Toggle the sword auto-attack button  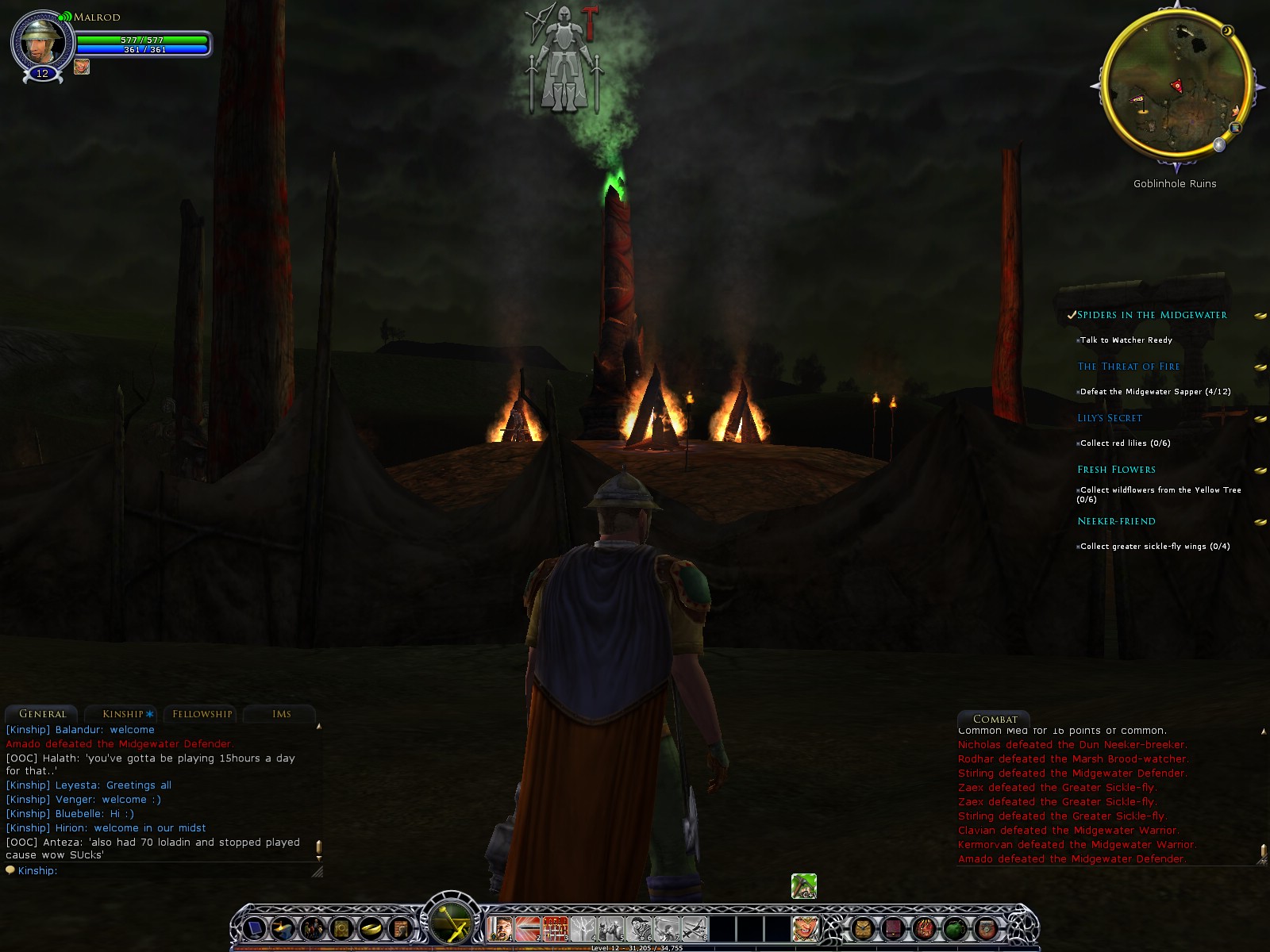[452, 922]
